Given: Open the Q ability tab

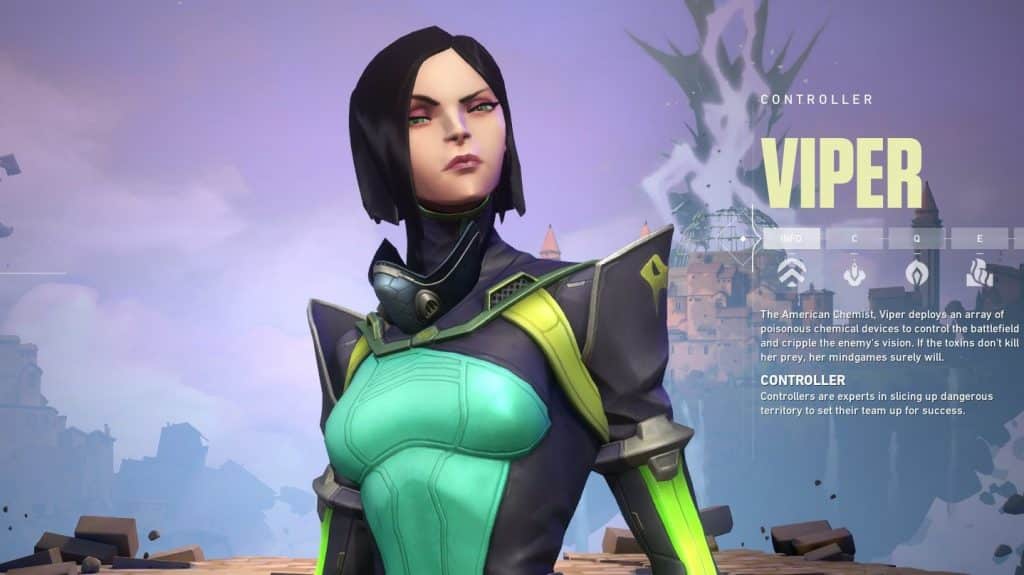Looking at the screenshot, I should (915, 239).
